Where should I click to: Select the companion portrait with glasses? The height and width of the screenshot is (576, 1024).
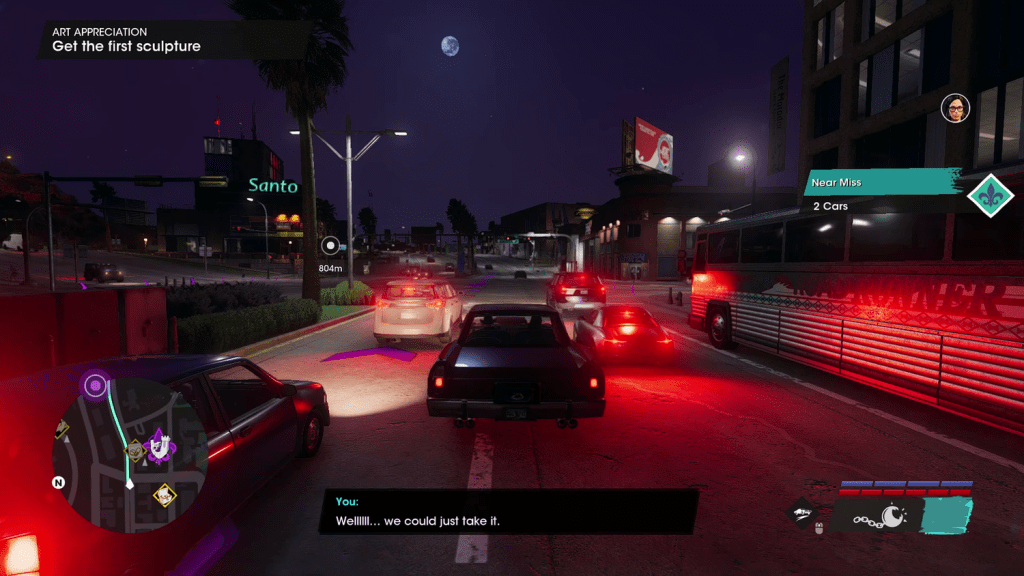point(955,108)
